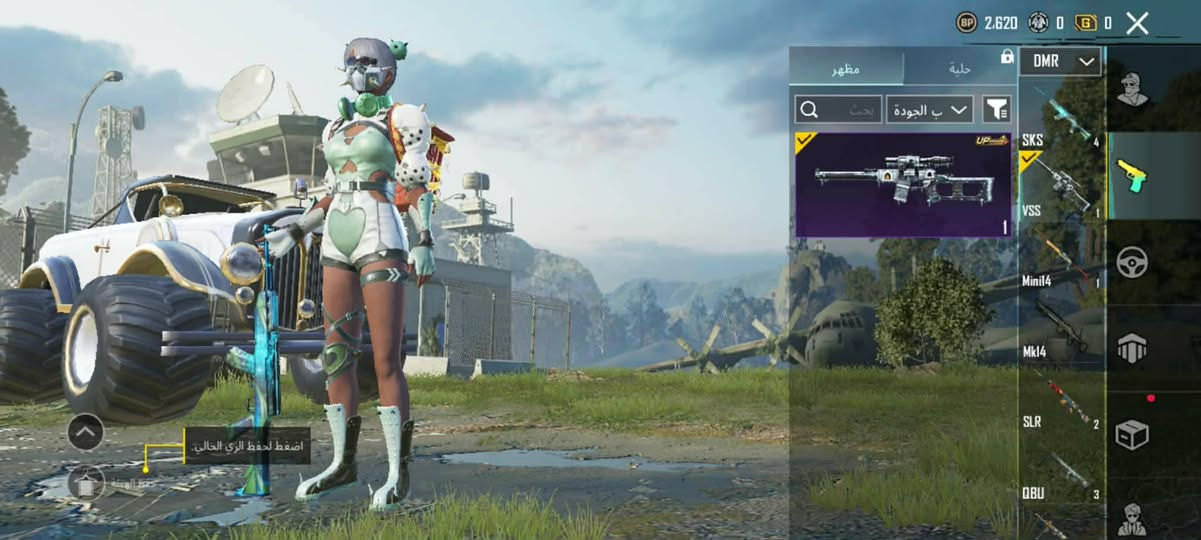Image resolution: width=1201 pixels, height=540 pixels.
Task: Select the silver VSS skin thumbnail
Action: point(903,184)
